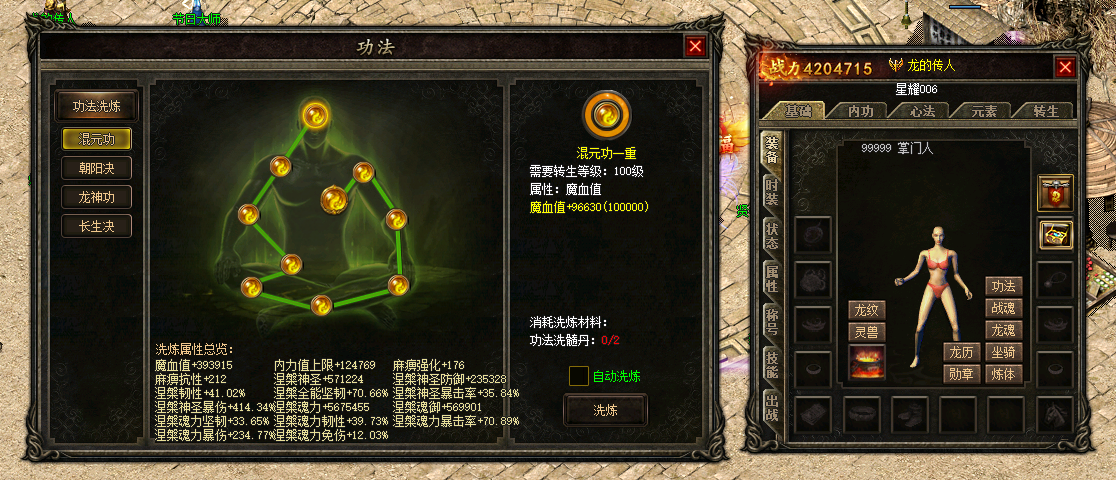The width and height of the screenshot is (1116, 480).
Task: Open the 功法洗炼 section
Action: click(x=96, y=106)
